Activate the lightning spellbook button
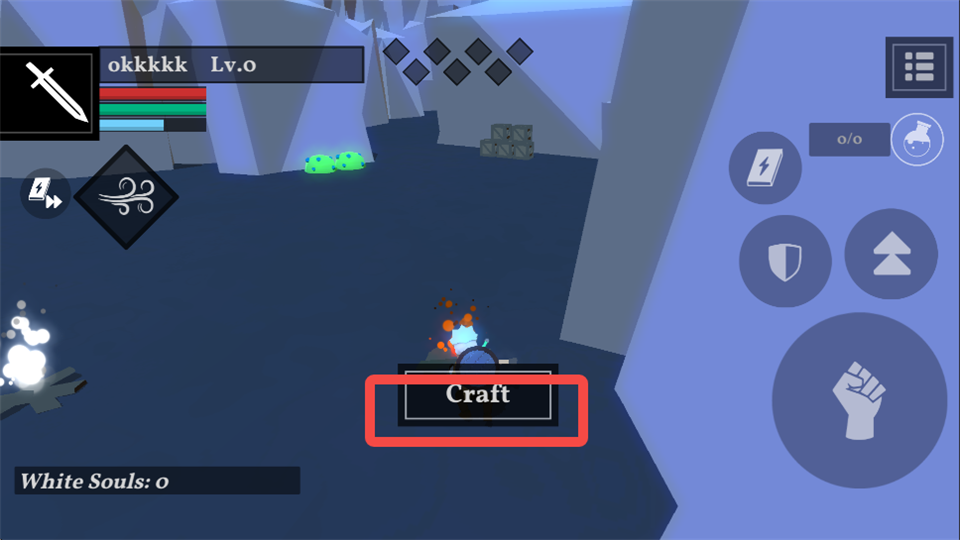 point(765,168)
